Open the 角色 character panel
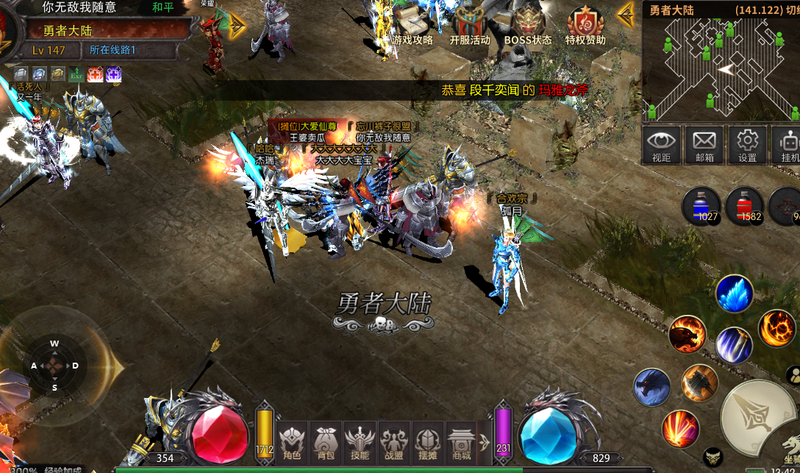This screenshot has height=473, width=800. [x=292, y=440]
